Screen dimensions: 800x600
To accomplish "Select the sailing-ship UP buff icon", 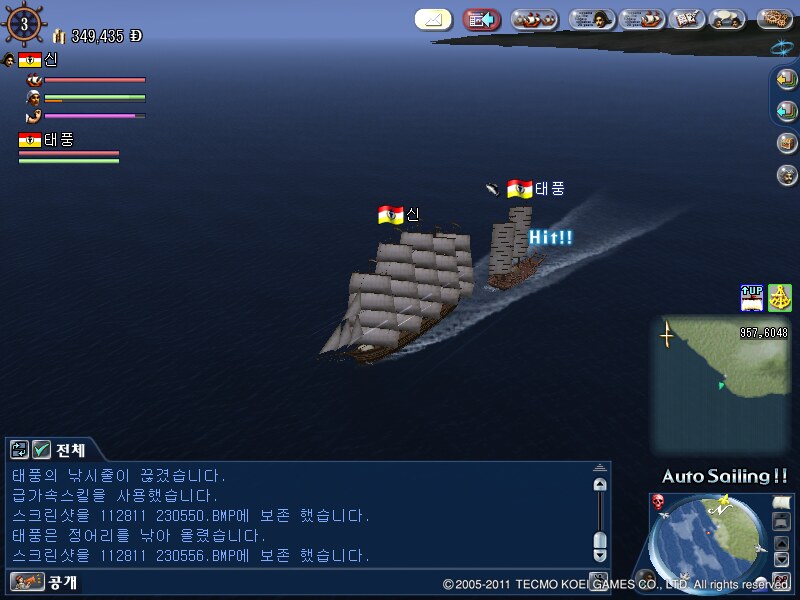I will (x=752, y=297).
